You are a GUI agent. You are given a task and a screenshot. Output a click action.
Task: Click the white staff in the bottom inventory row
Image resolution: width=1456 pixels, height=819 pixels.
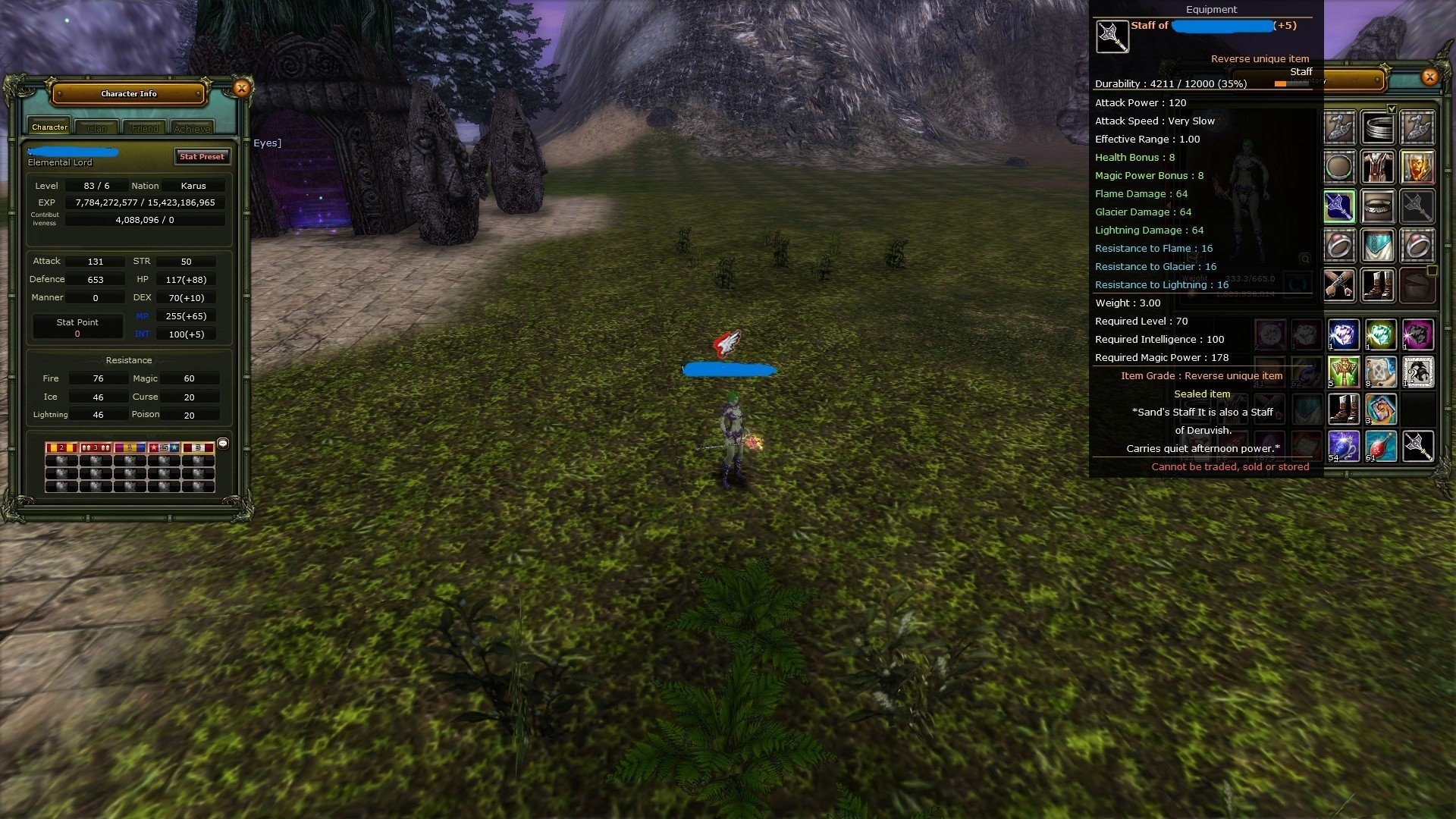point(1418,446)
